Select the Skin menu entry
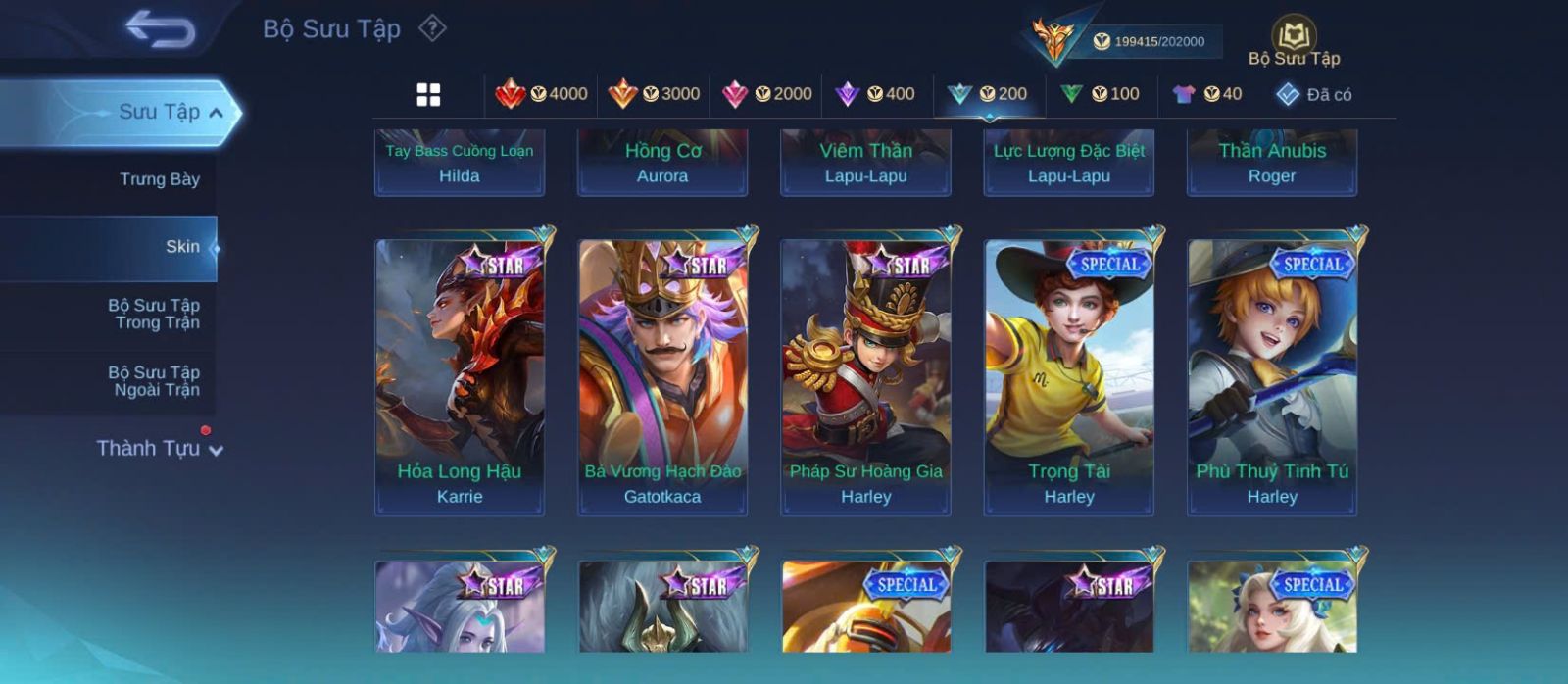The image size is (1568, 684). tap(182, 247)
